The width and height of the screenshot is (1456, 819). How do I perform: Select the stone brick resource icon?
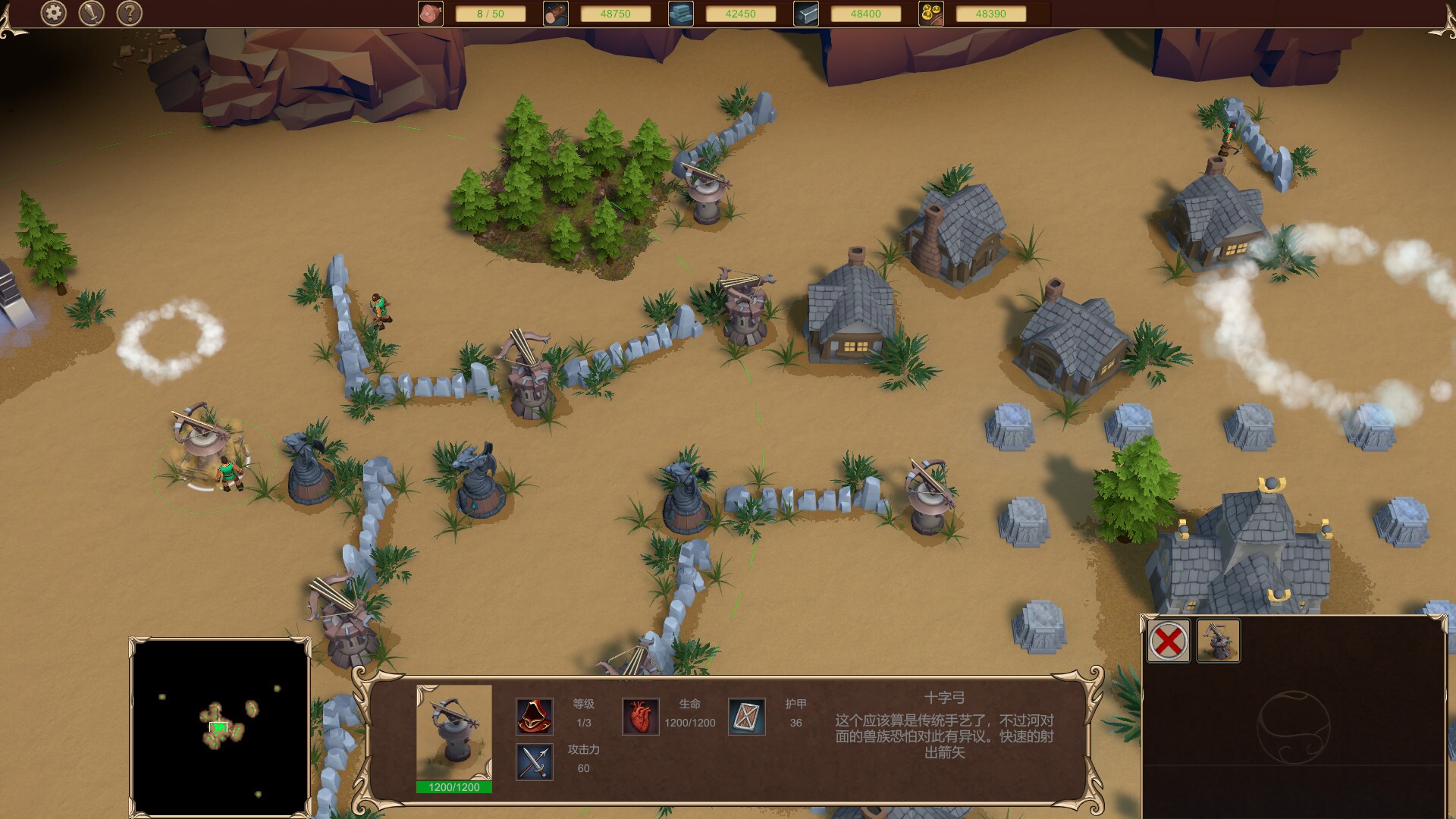click(x=680, y=12)
